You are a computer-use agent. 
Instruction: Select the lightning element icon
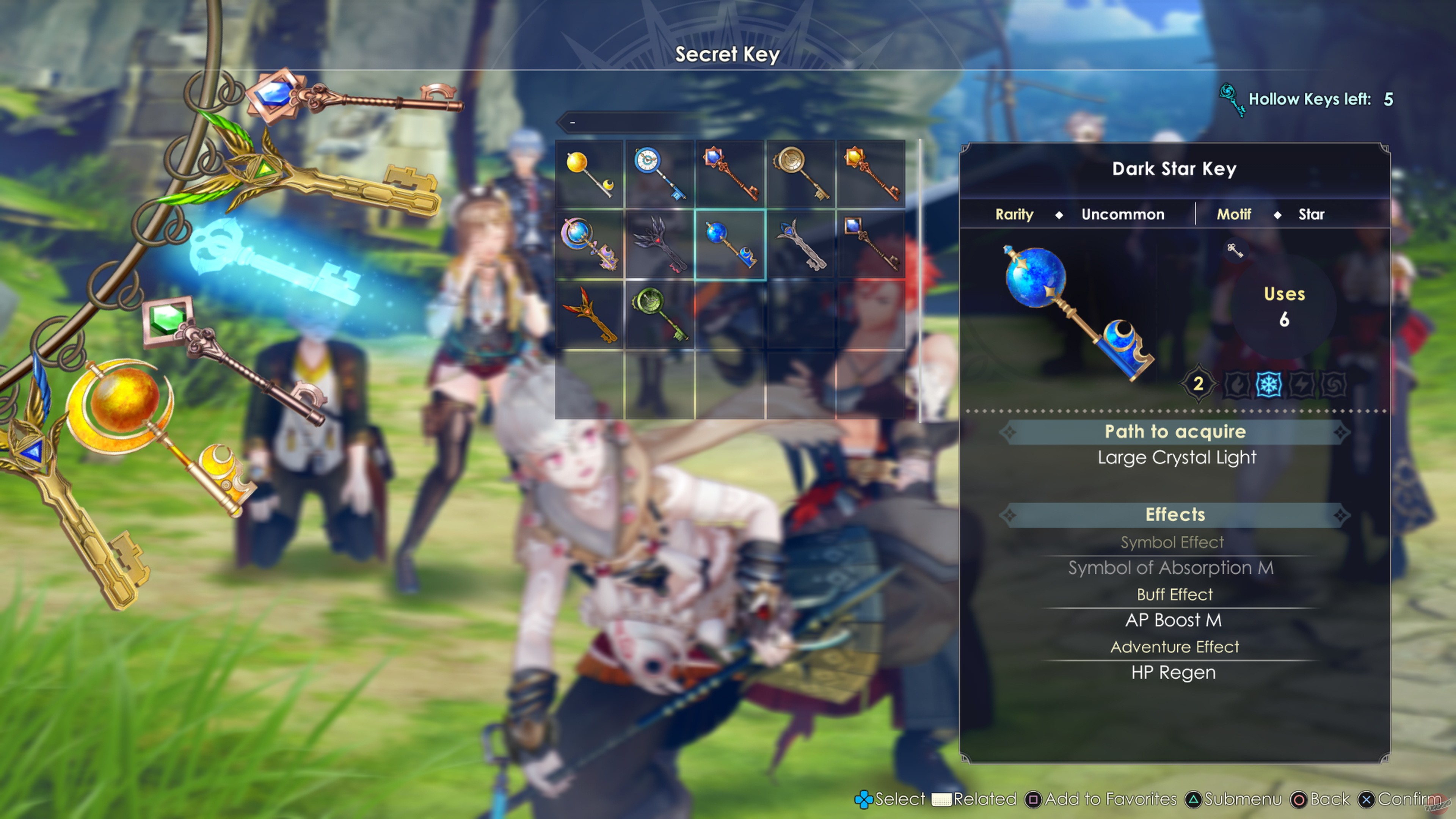pos(1302,385)
